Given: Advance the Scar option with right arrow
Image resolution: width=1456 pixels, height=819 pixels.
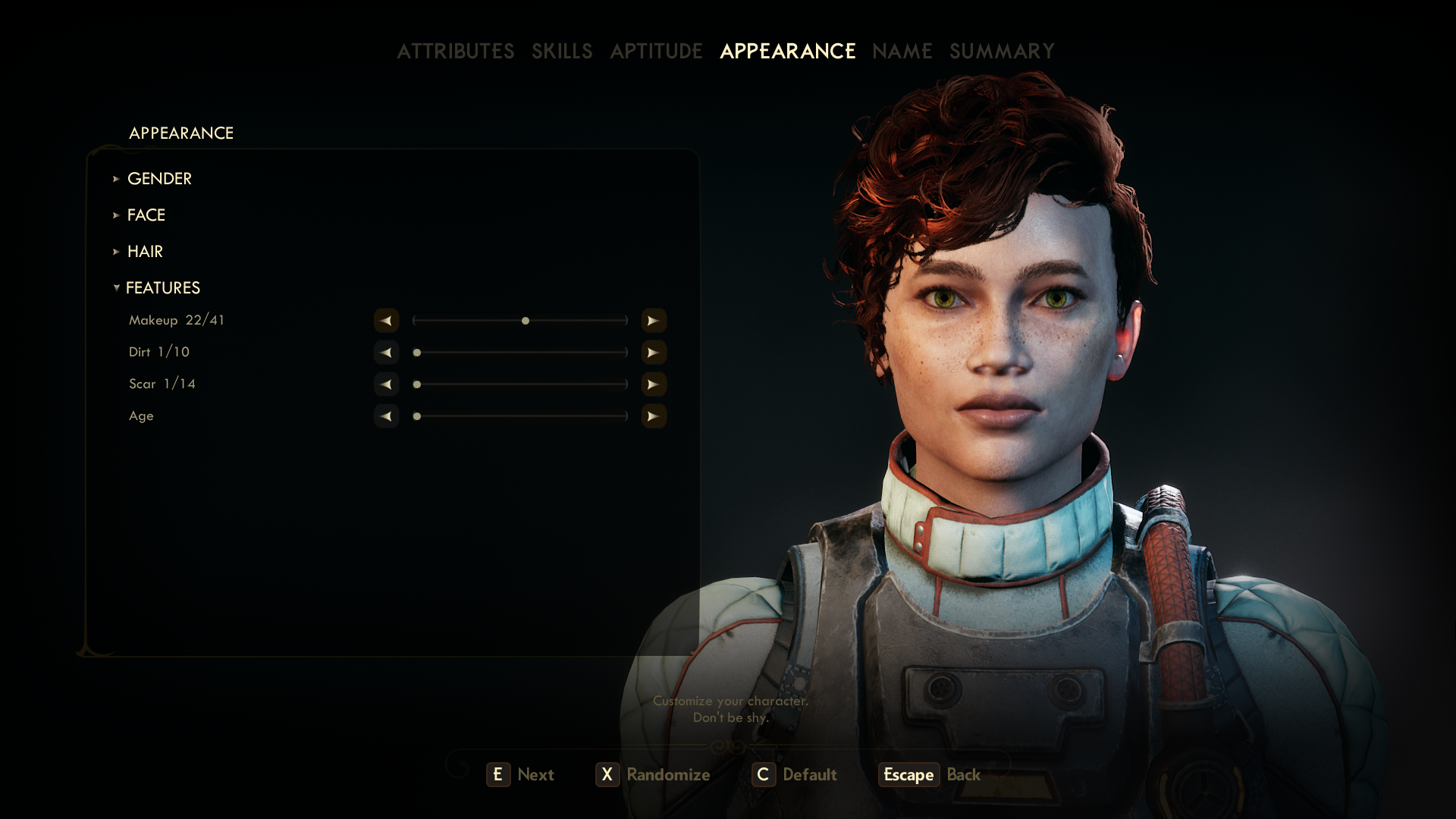Looking at the screenshot, I should click(654, 384).
